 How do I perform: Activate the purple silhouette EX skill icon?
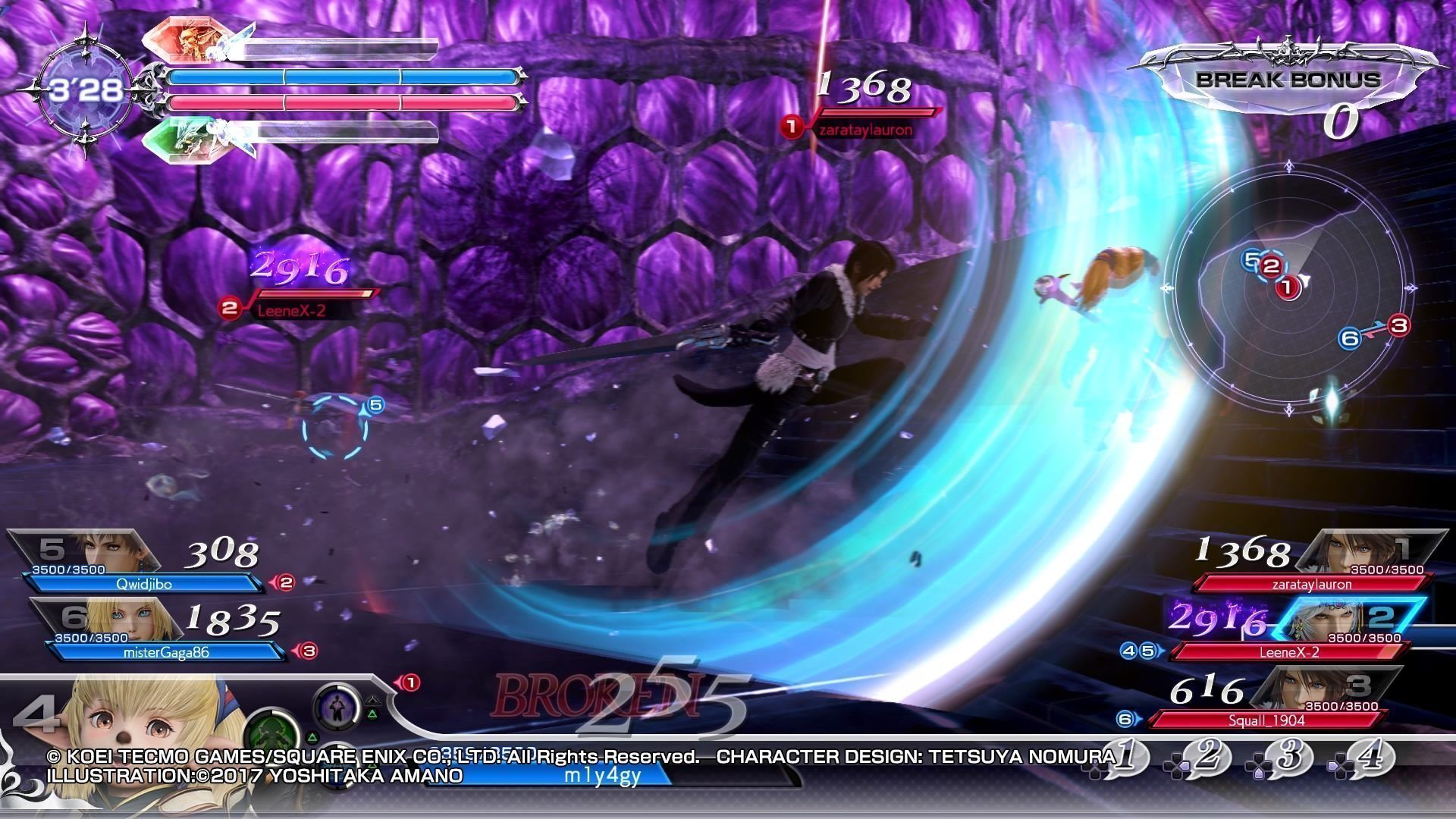336,707
